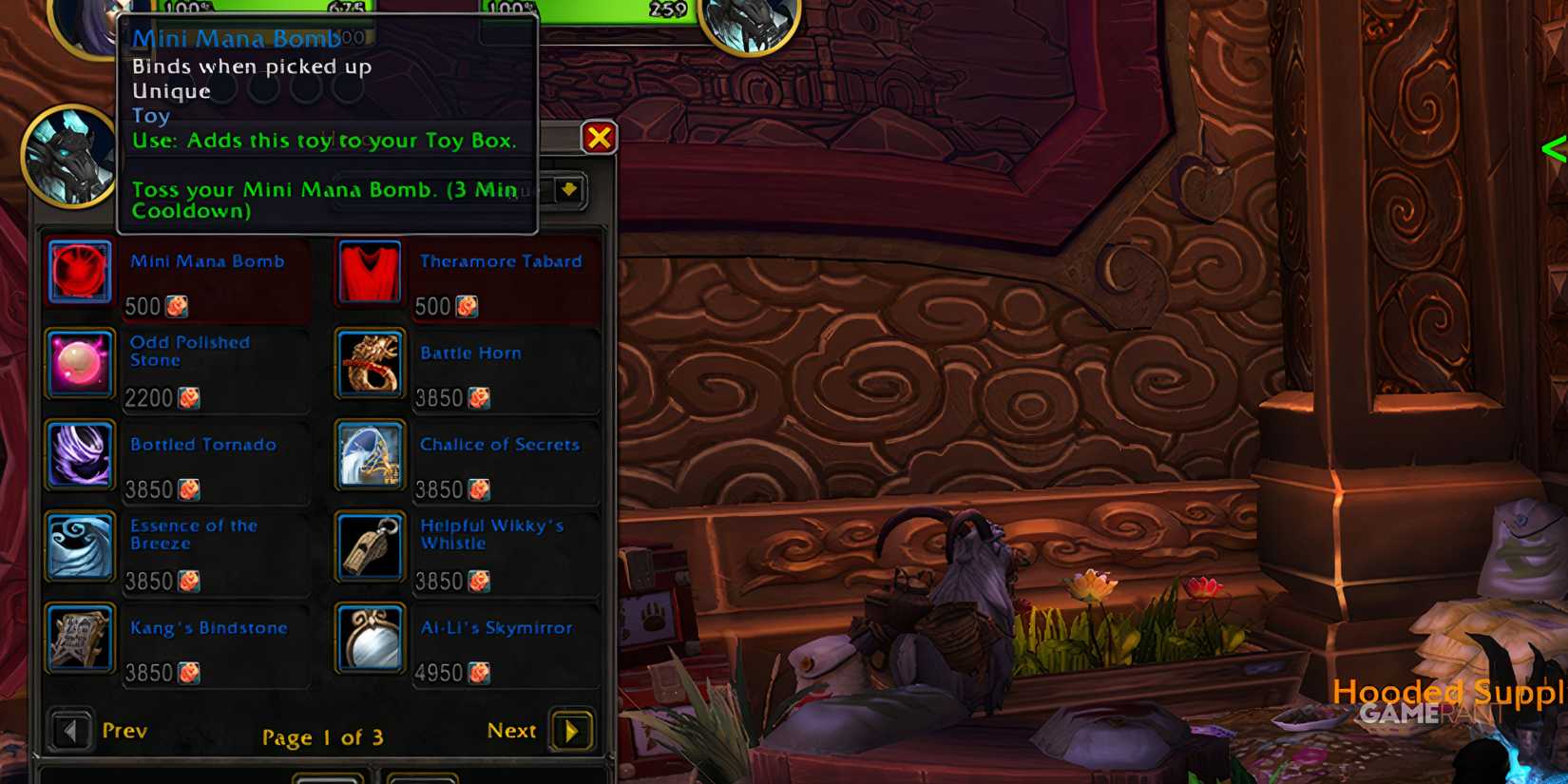Click the target portrait at top right
The image size is (1568, 784).
748,29
